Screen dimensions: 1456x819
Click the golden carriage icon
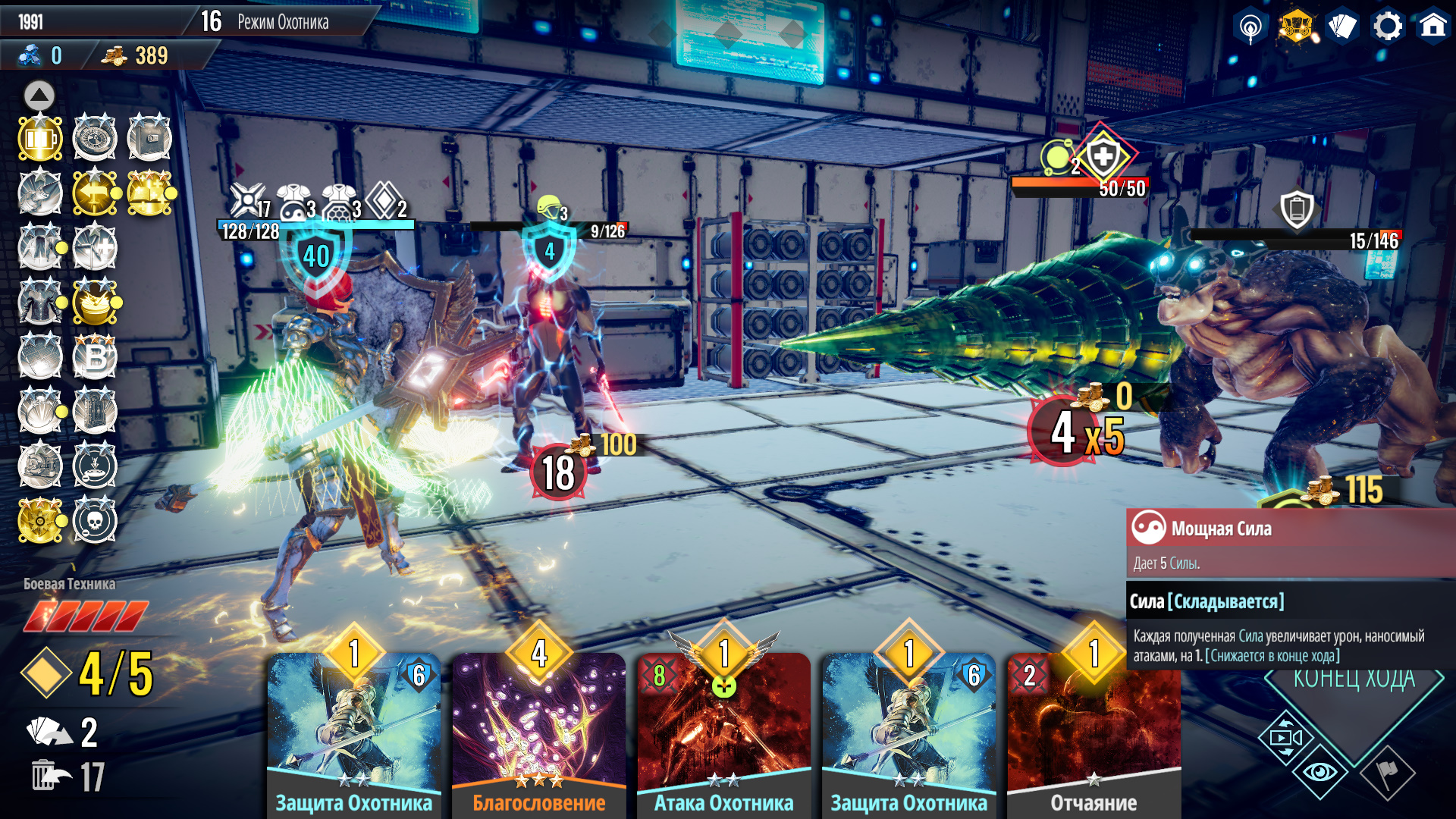[x=1296, y=27]
